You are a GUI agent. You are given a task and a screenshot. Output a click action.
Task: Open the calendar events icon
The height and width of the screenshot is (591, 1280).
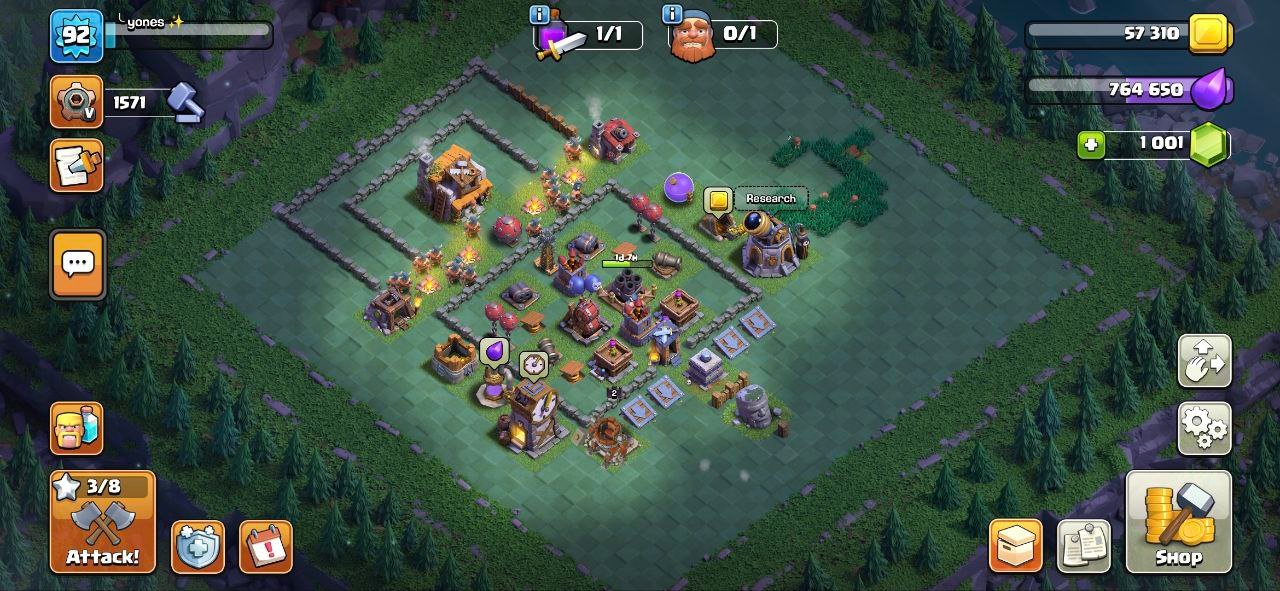tap(265, 546)
